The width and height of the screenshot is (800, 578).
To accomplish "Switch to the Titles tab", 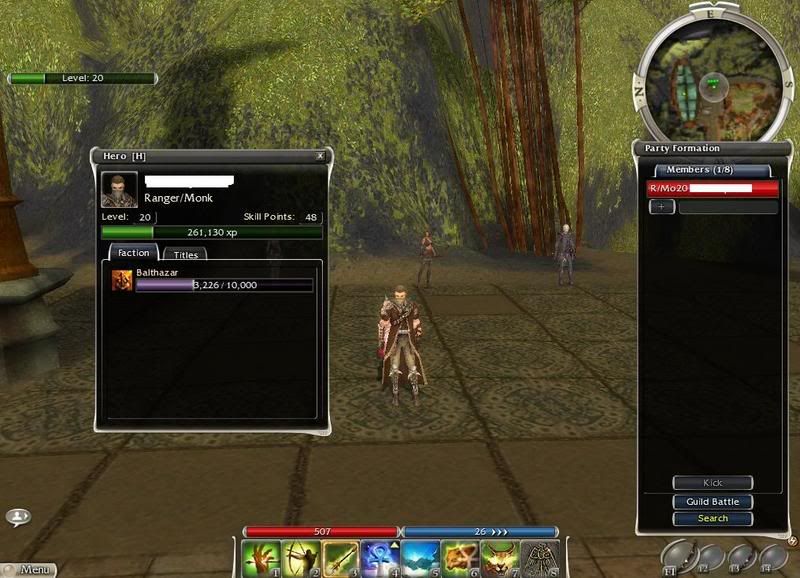I will click(186, 255).
